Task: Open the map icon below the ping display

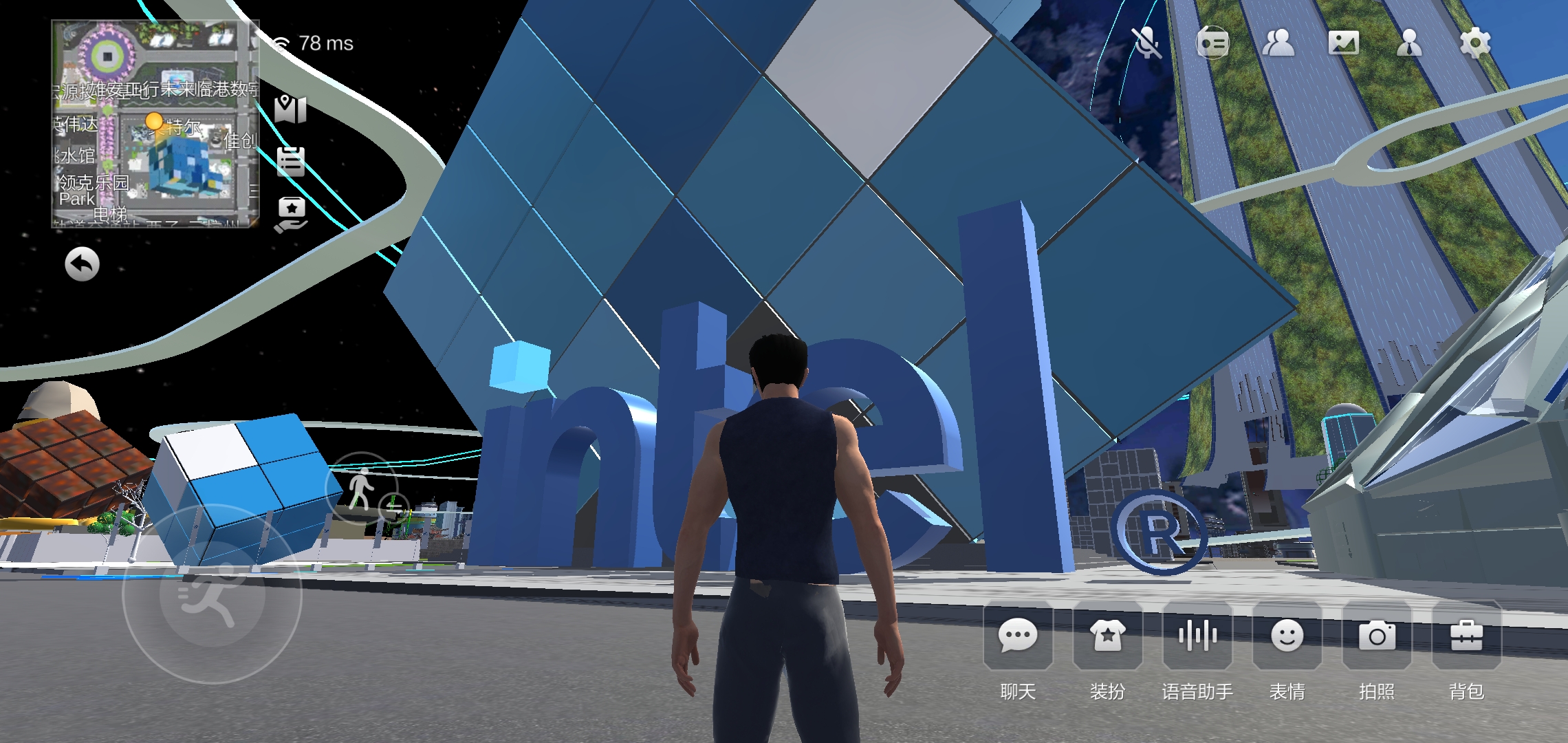Action: (x=292, y=110)
